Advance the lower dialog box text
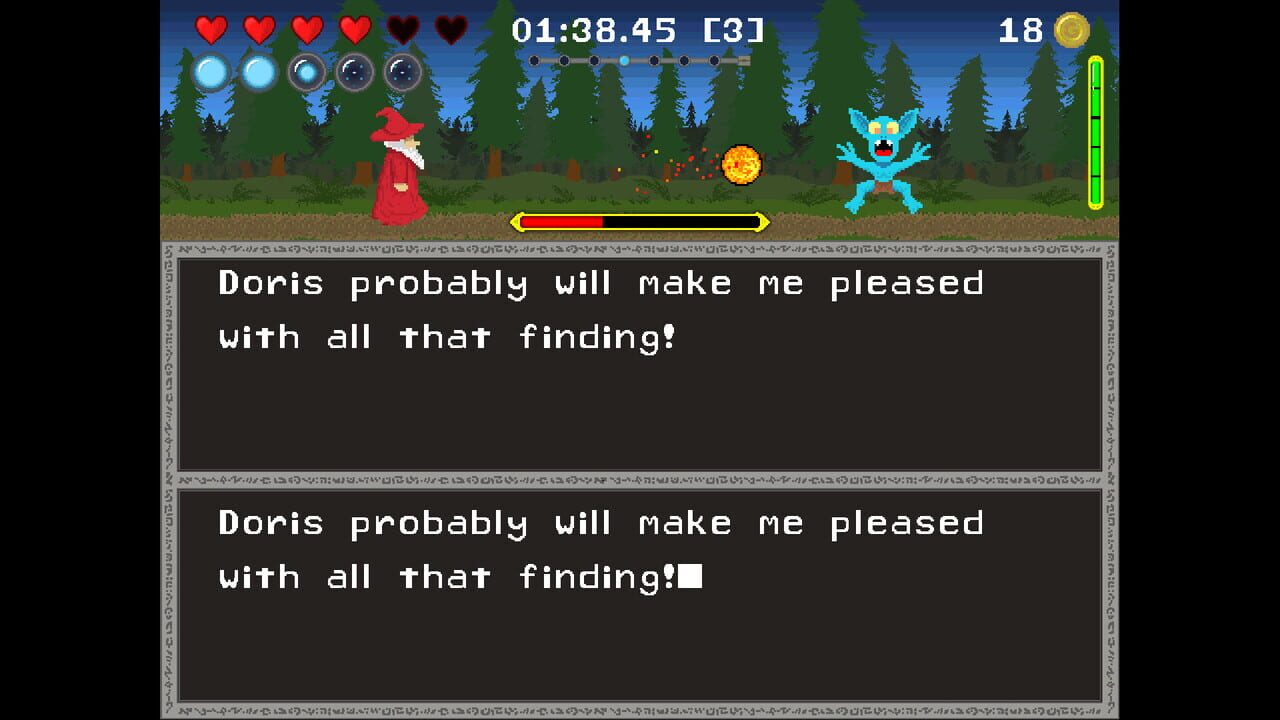The height and width of the screenshot is (720, 1280). (x=640, y=595)
